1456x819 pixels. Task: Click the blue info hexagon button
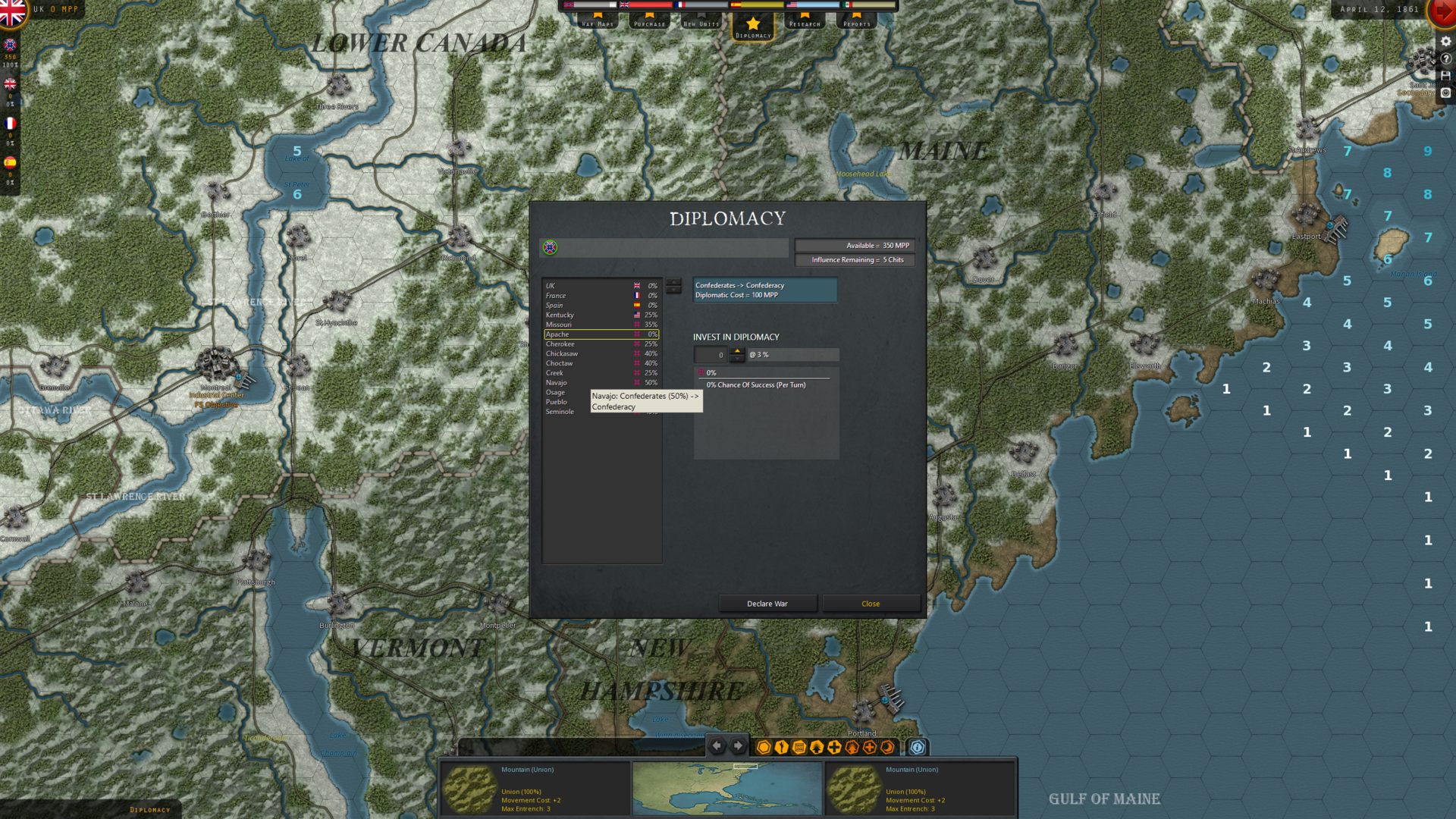917,747
